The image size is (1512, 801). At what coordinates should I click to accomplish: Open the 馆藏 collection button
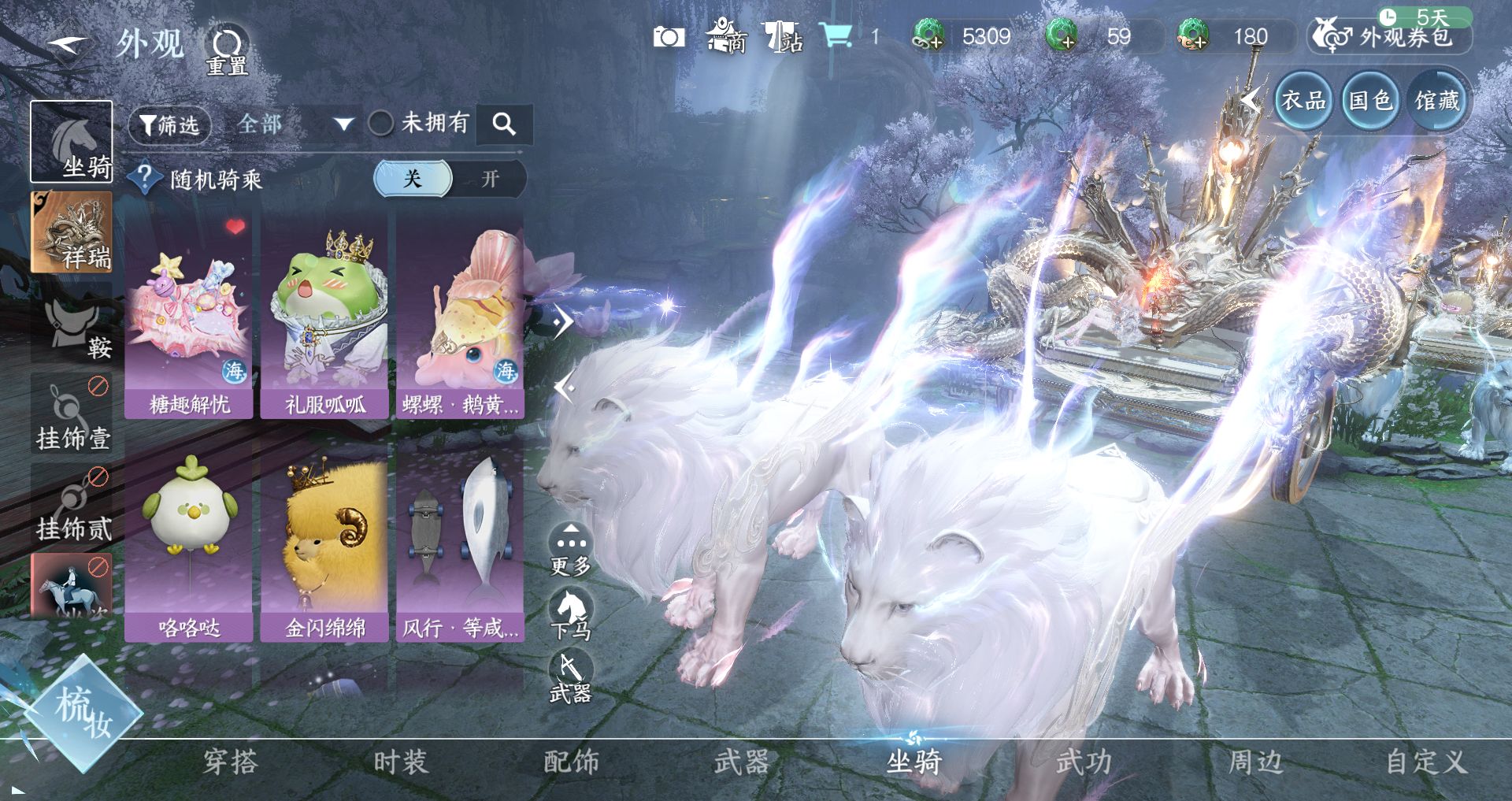coord(1437,101)
